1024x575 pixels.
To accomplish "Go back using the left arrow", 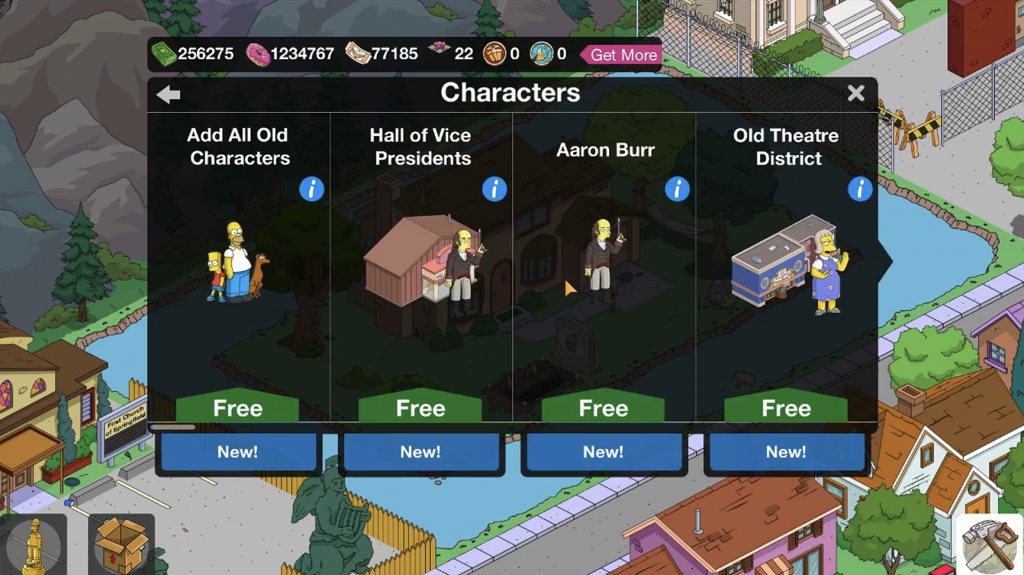I will 168,94.
